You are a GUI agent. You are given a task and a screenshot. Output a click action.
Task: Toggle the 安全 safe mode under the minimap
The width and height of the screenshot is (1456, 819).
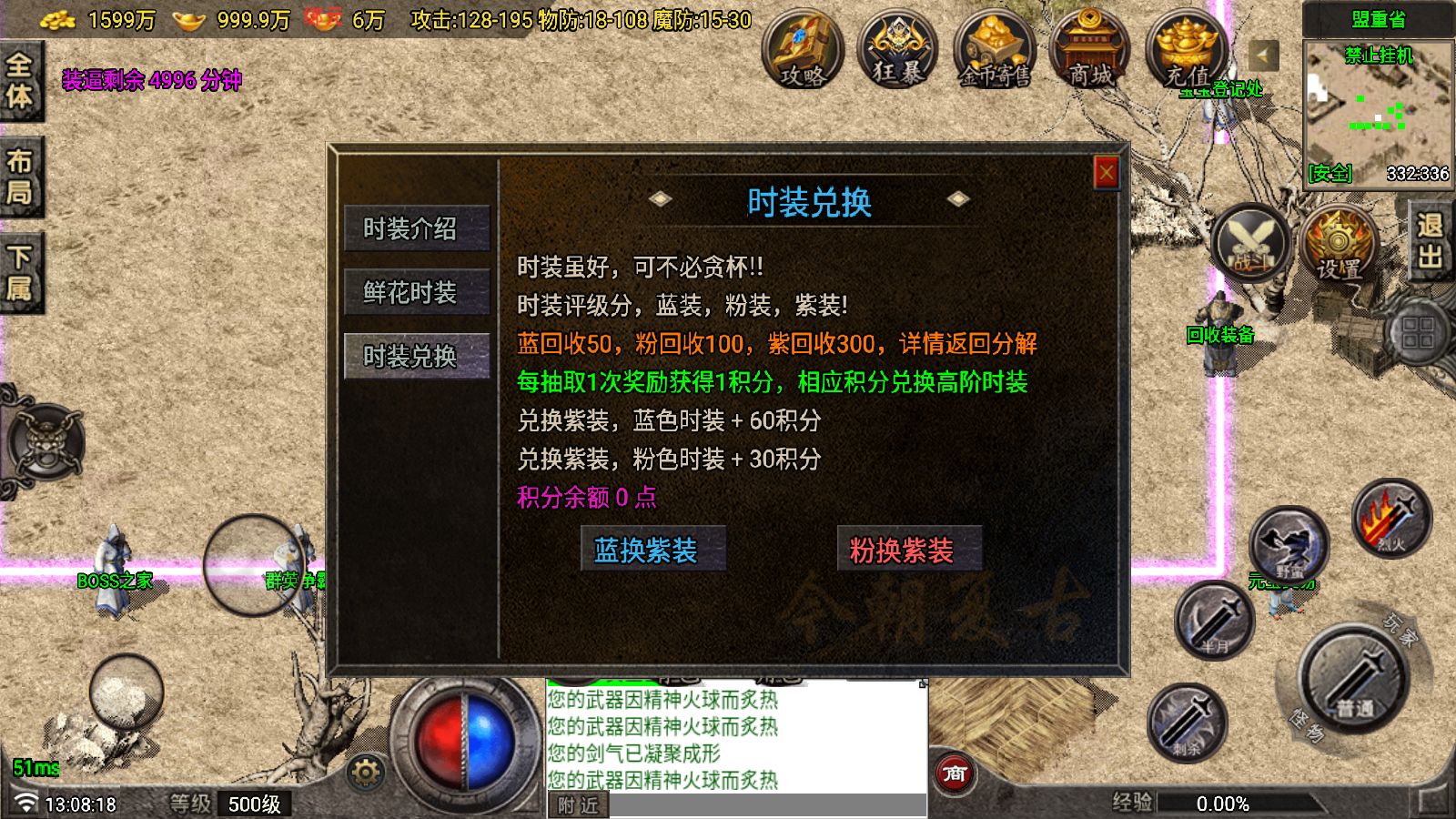(1330, 173)
